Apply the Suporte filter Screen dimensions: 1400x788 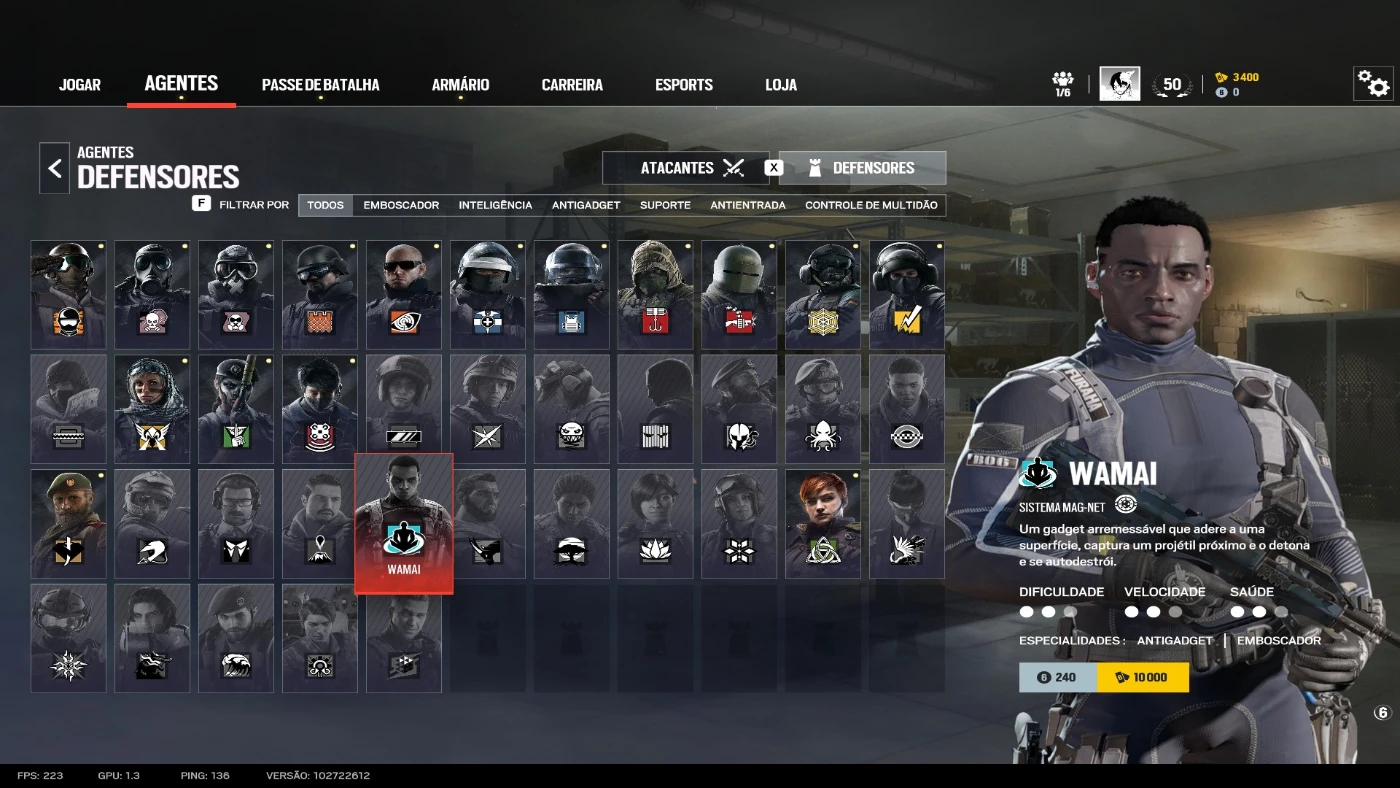(665, 205)
